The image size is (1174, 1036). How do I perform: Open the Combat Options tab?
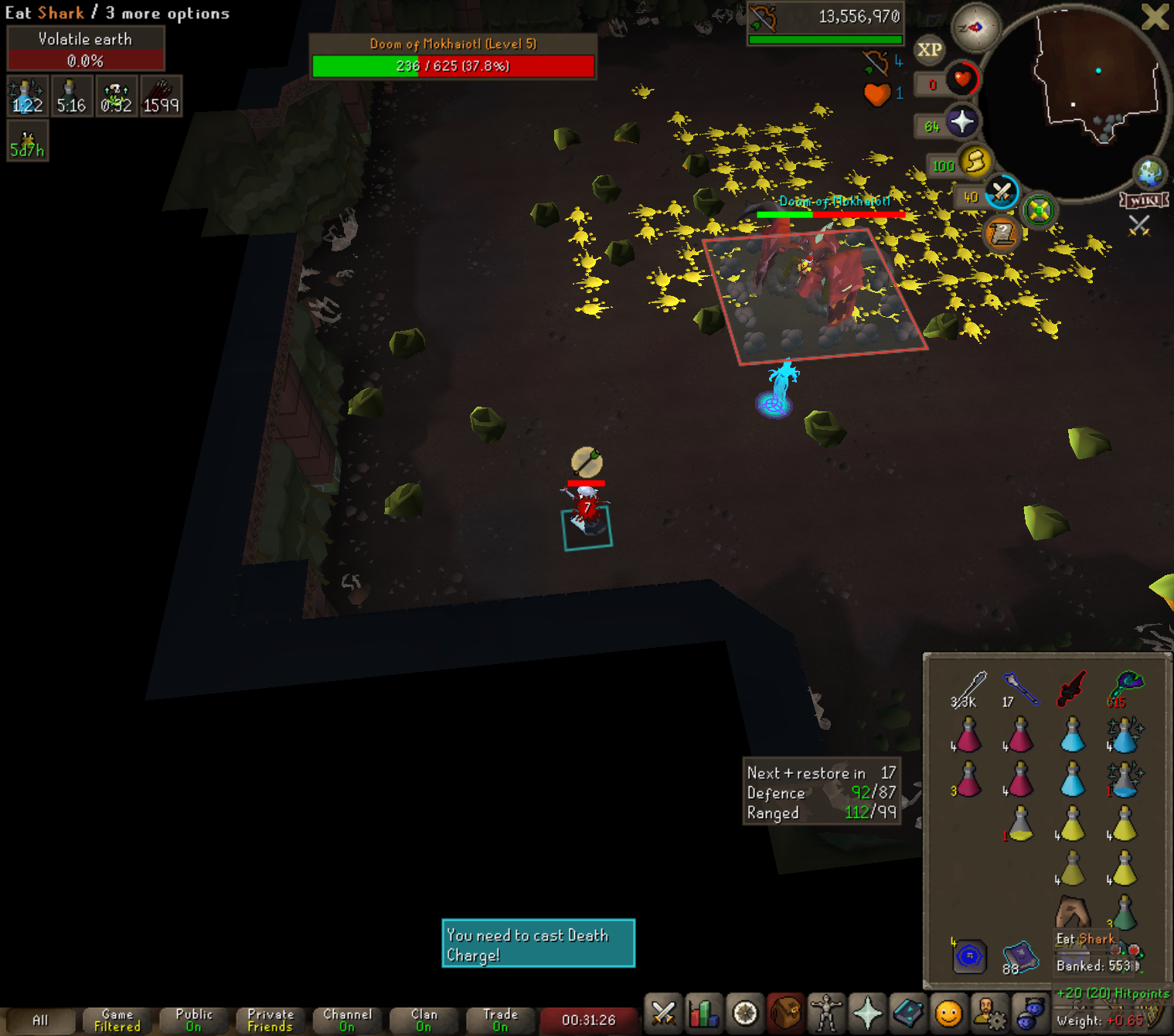pos(663,1013)
